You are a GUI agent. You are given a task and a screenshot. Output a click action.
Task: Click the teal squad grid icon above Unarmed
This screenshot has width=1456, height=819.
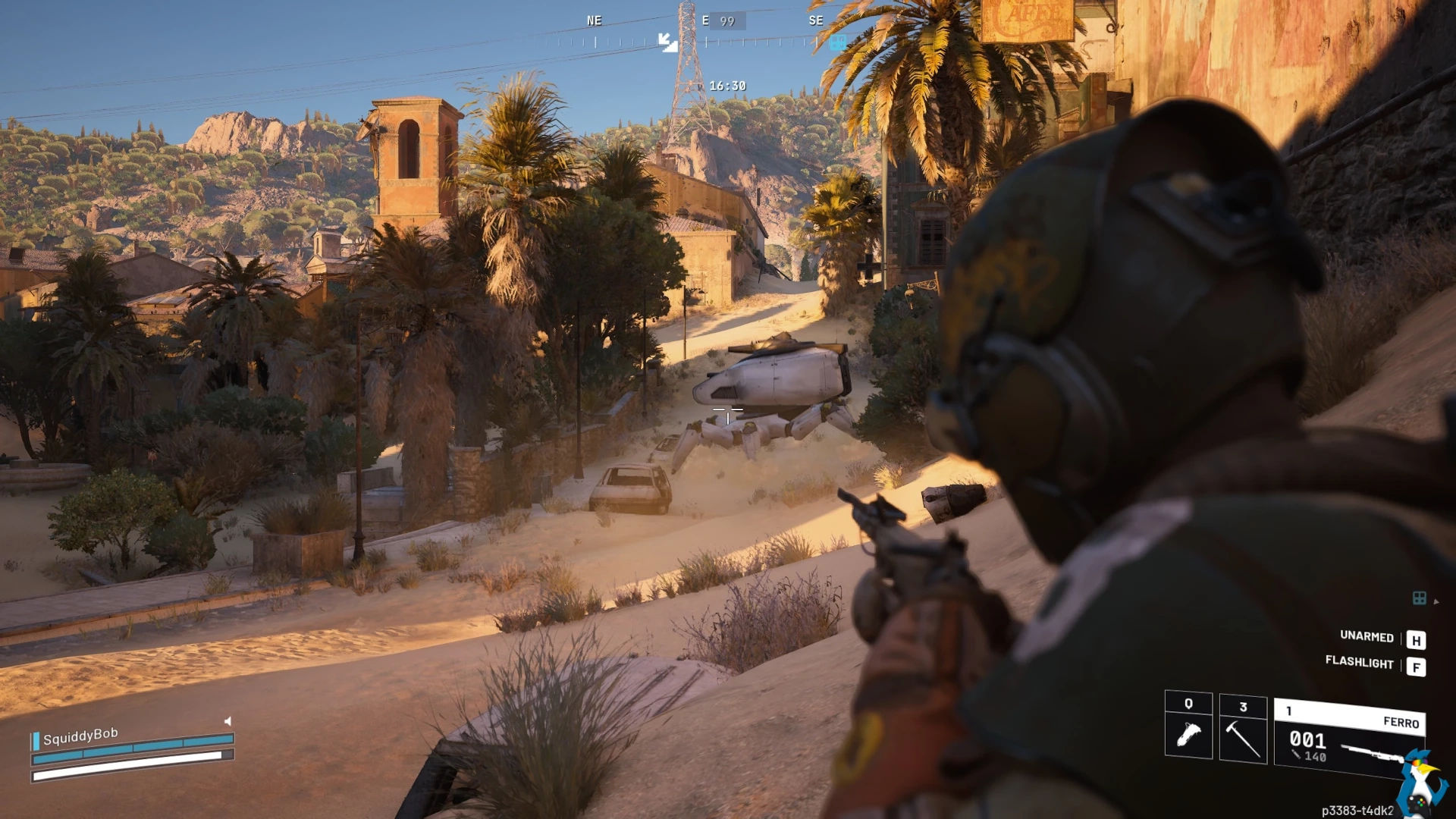[1420, 598]
